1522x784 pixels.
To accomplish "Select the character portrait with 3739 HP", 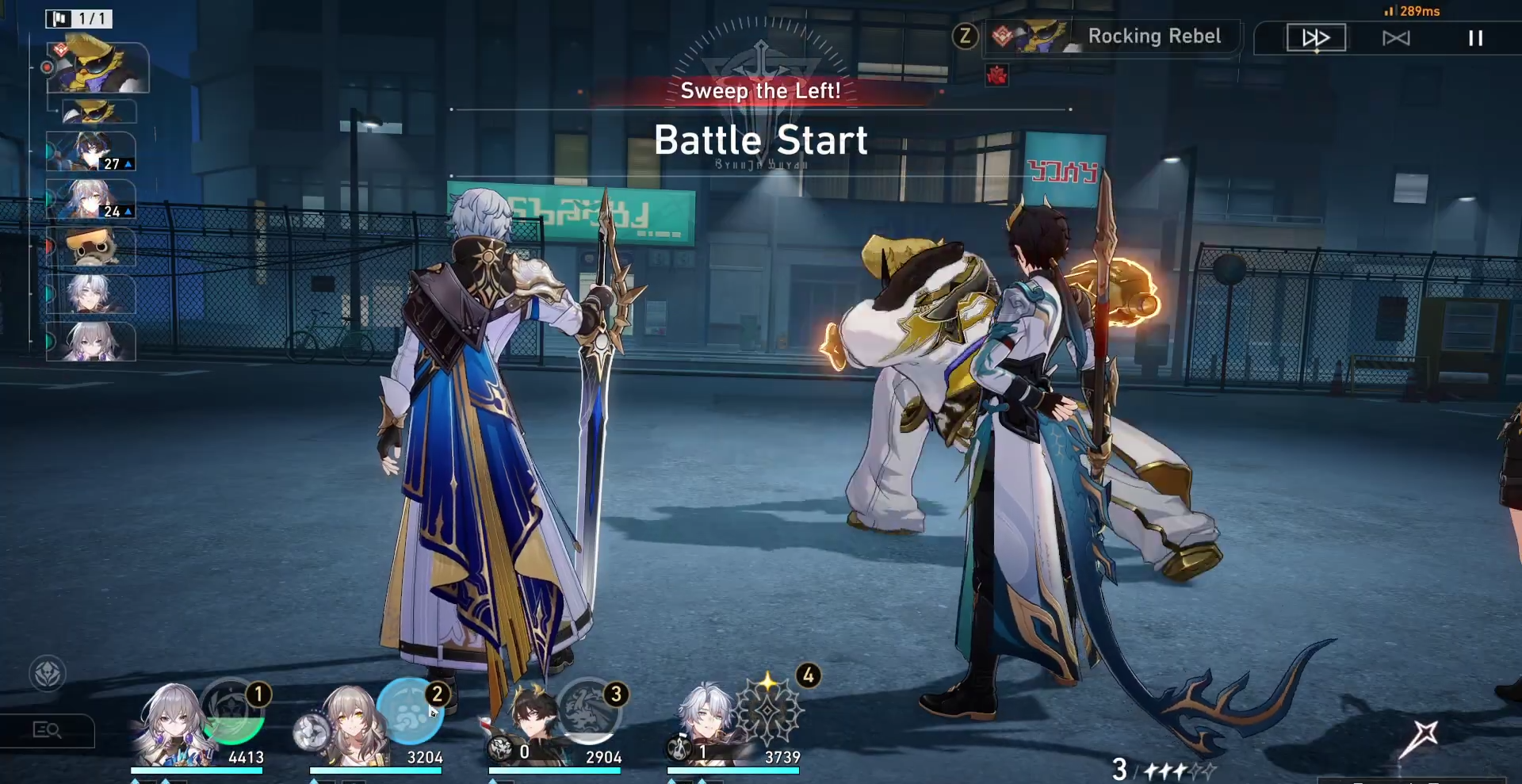I will tap(705, 723).
